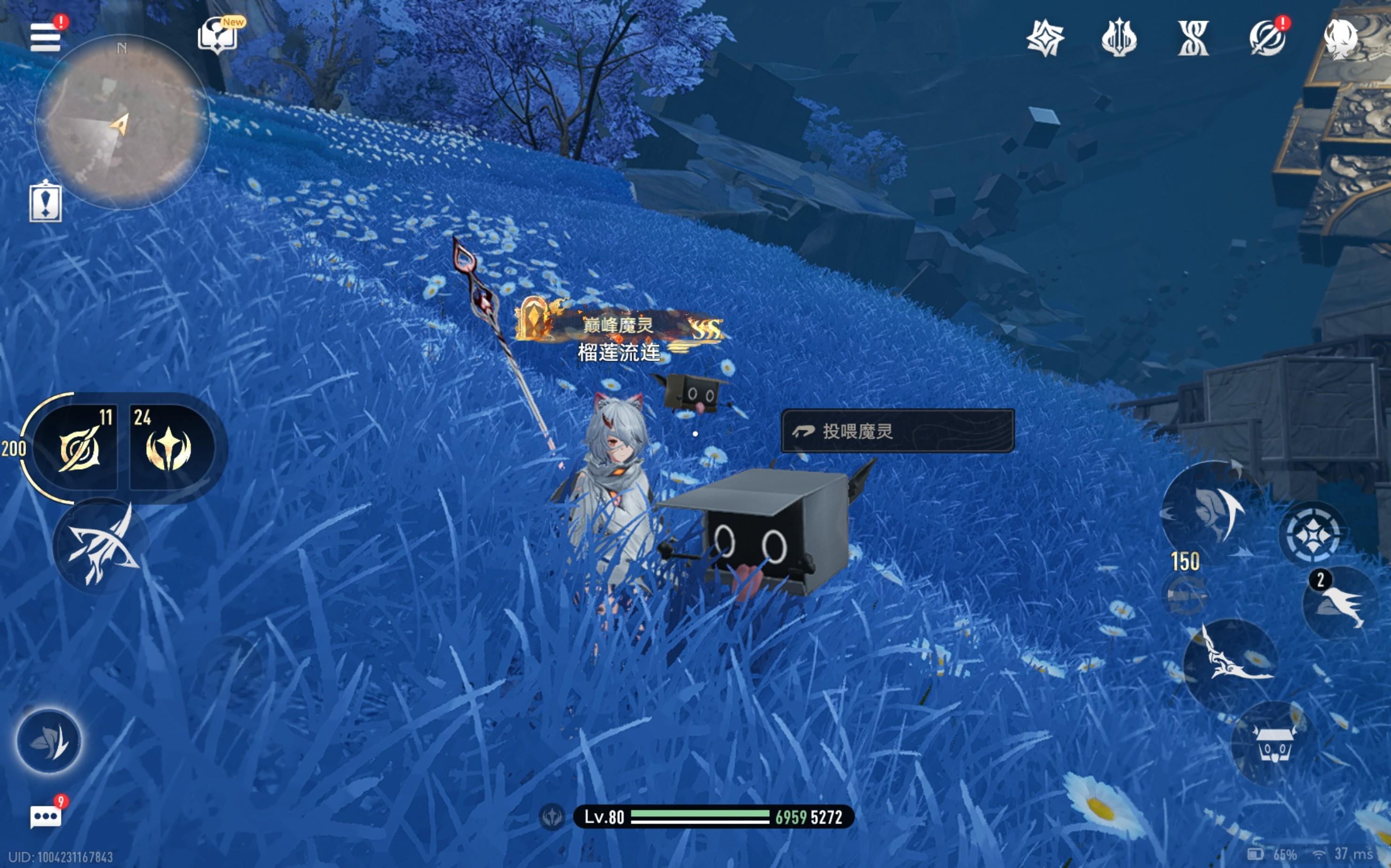1391x868 pixels.
Task: Activate the winged star skill showing 24
Action: [x=168, y=449]
